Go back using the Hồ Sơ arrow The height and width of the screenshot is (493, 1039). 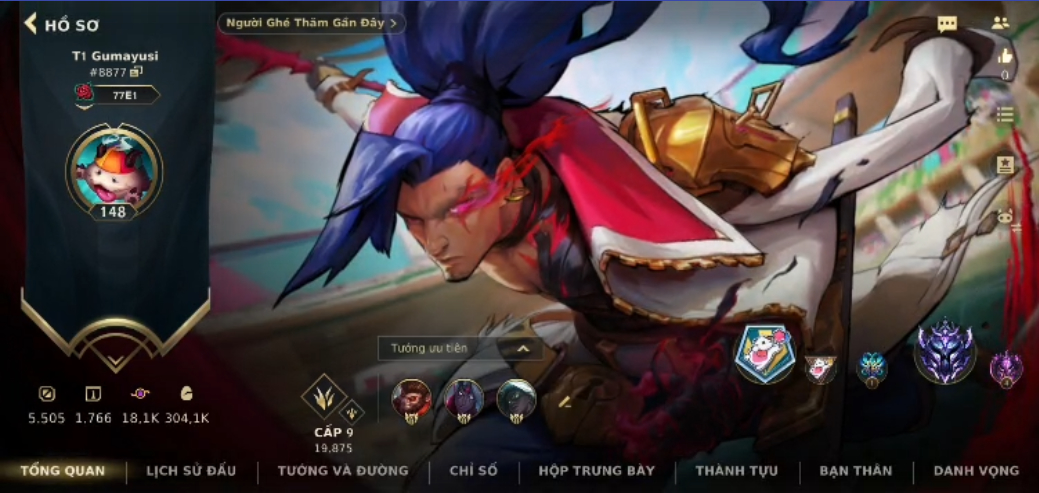coord(31,23)
